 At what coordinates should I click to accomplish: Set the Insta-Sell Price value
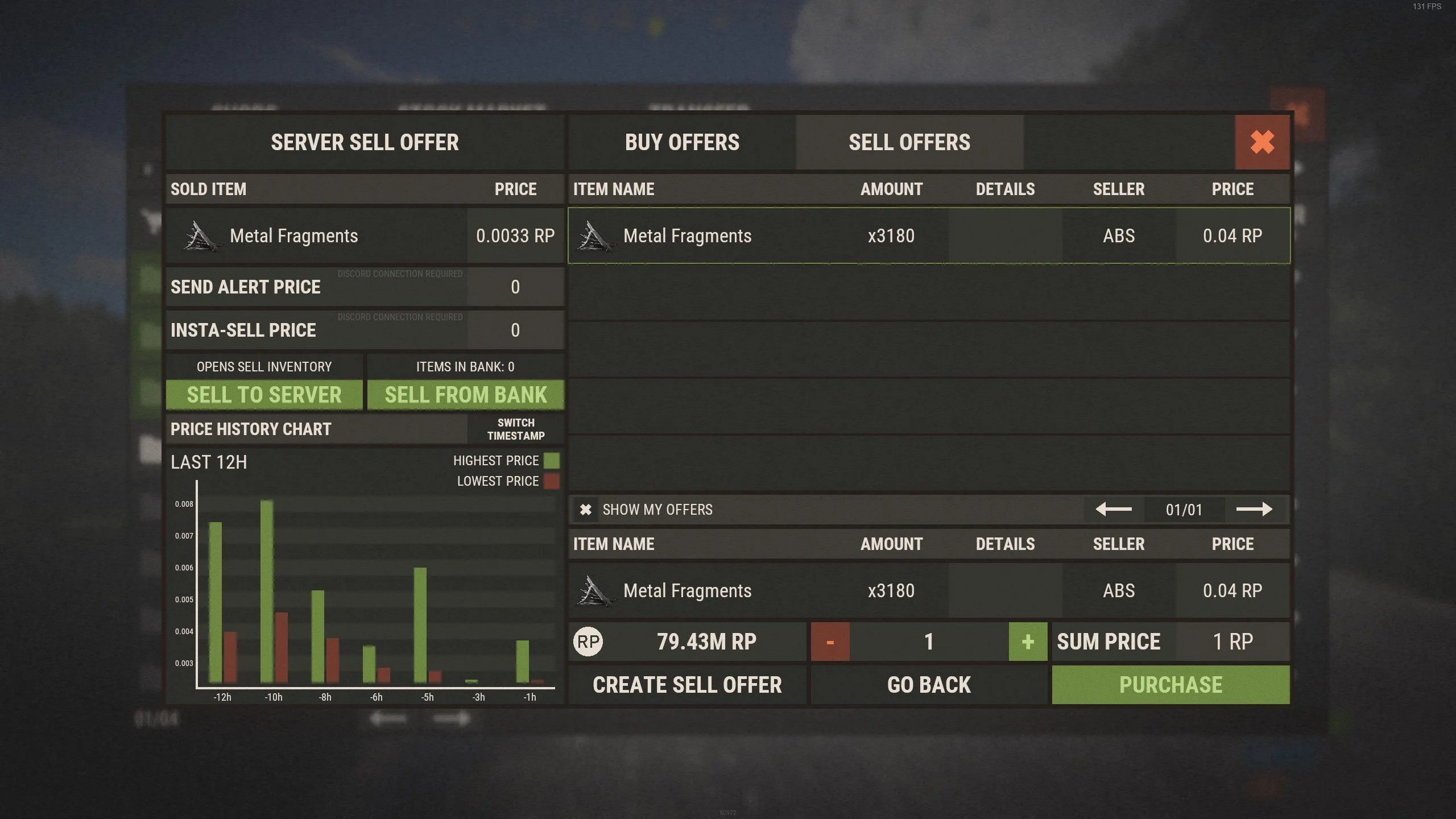tap(515, 330)
